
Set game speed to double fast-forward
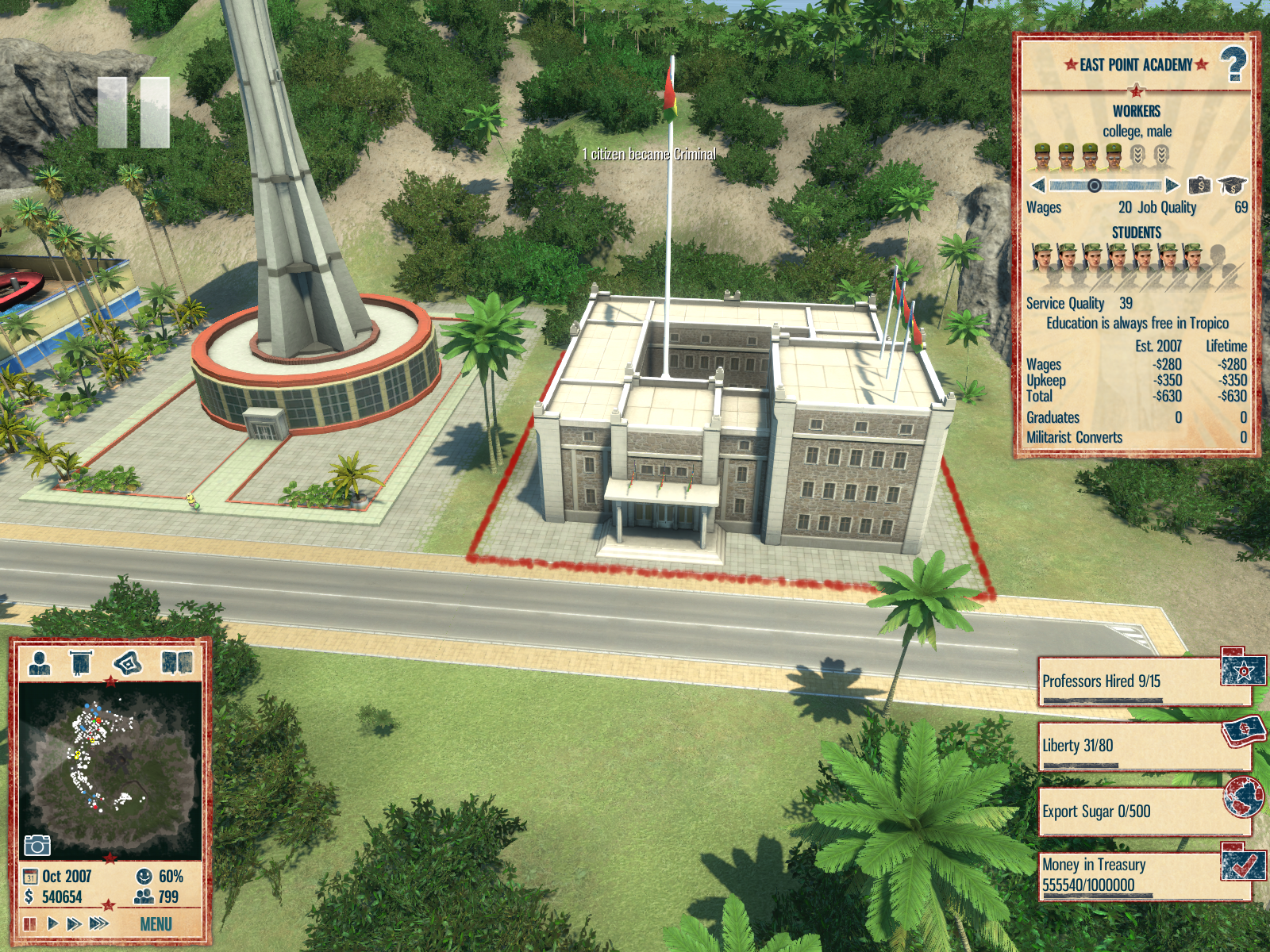click(x=74, y=923)
